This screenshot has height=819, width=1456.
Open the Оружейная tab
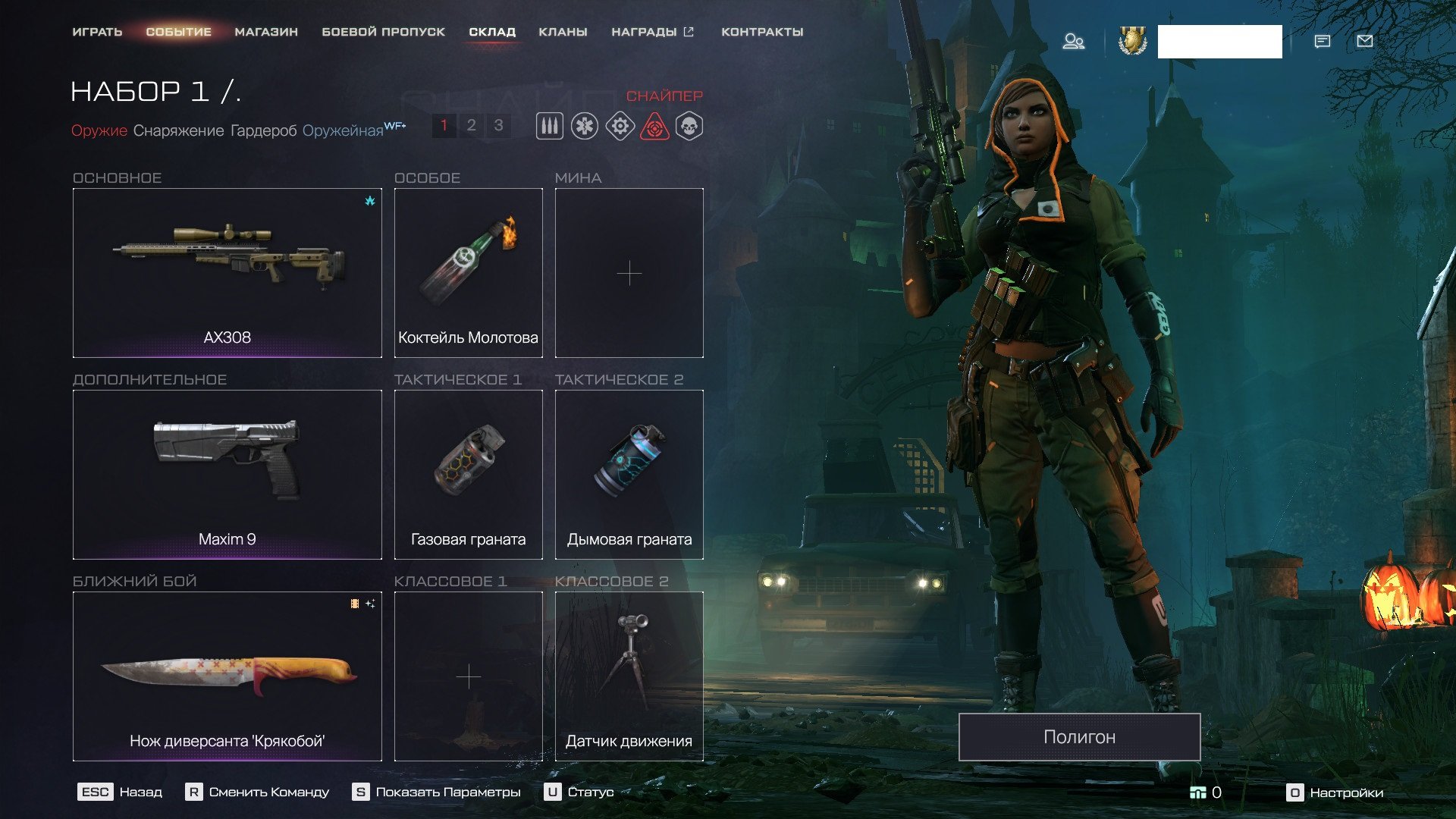coord(343,130)
